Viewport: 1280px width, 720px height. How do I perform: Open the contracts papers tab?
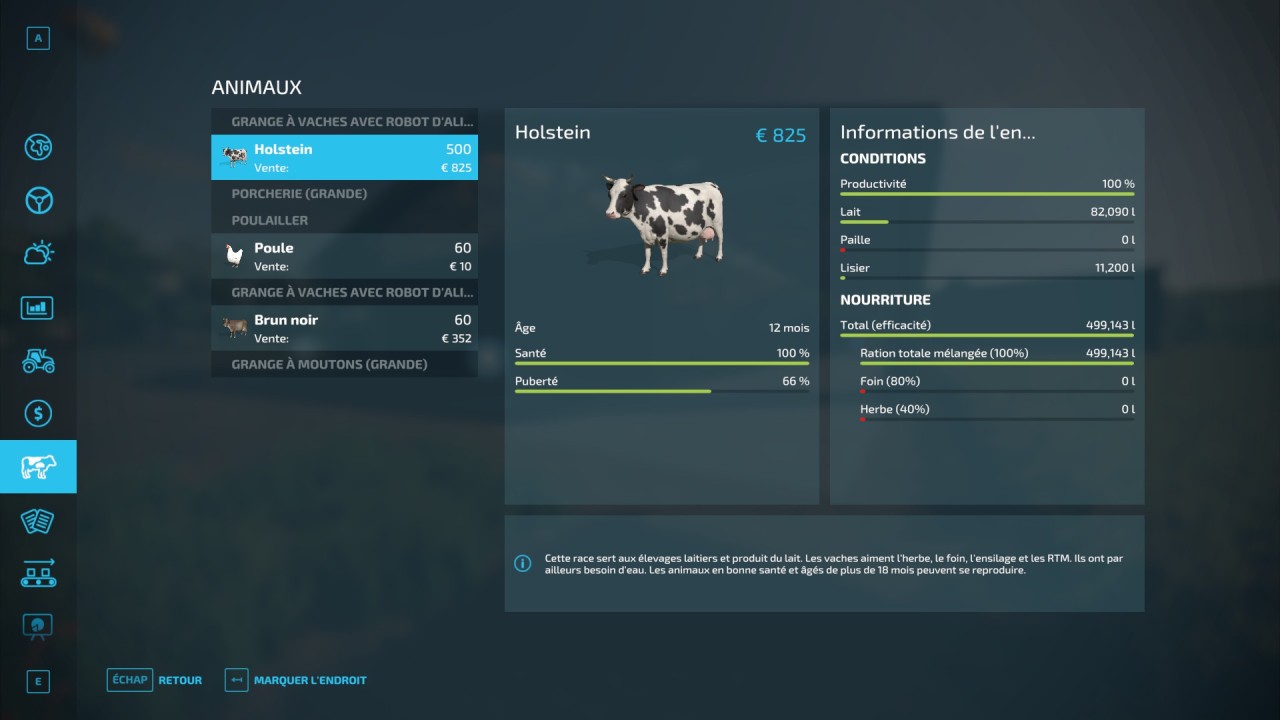click(x=38, y=520)
